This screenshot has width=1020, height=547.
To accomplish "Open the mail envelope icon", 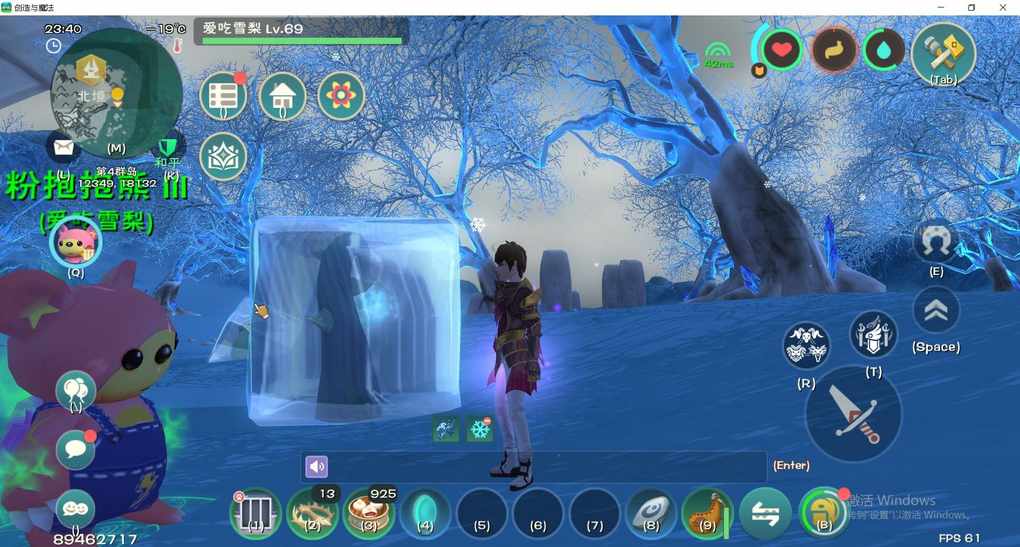I will 64,148.
